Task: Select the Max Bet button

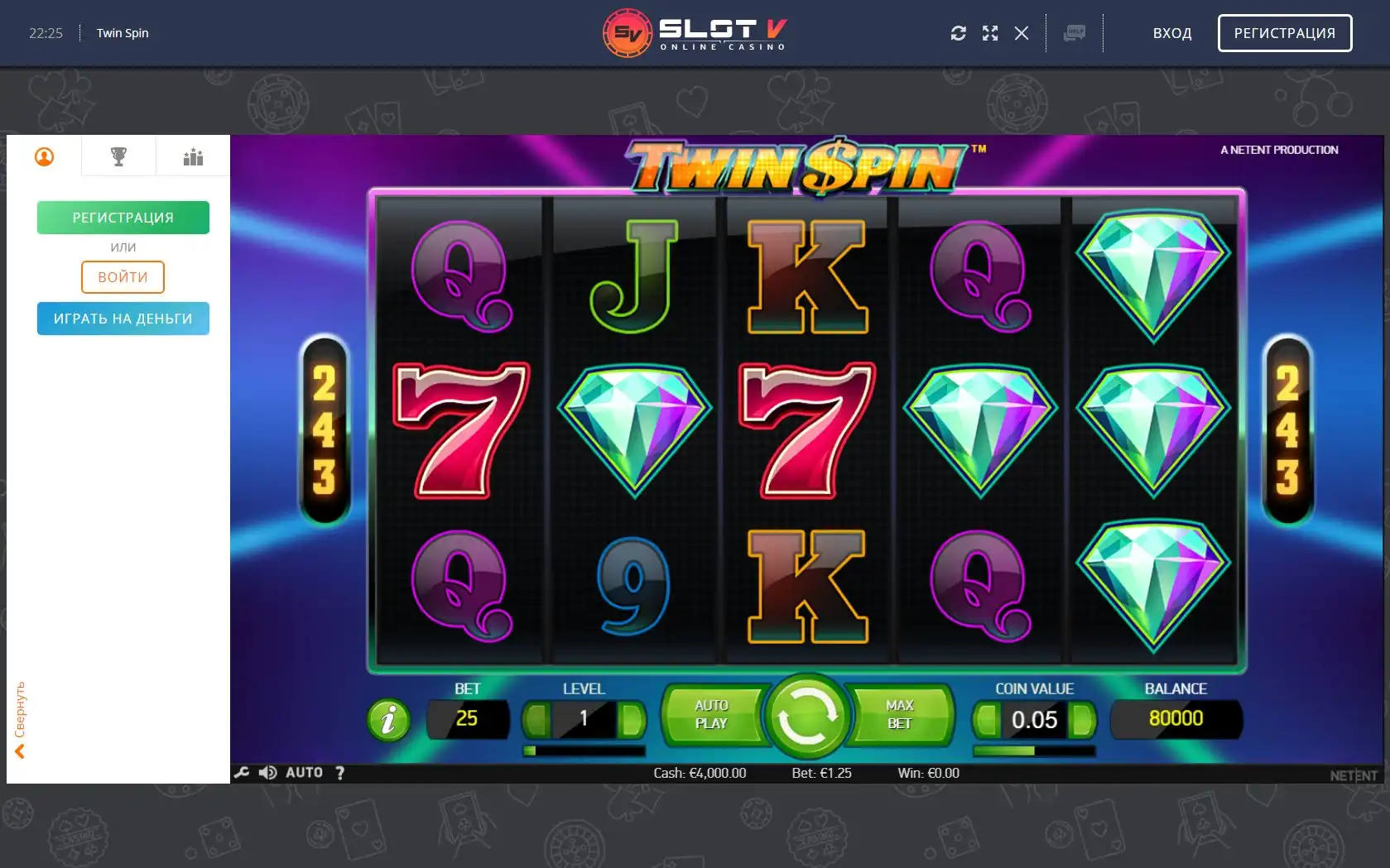Action: (900, 715)
